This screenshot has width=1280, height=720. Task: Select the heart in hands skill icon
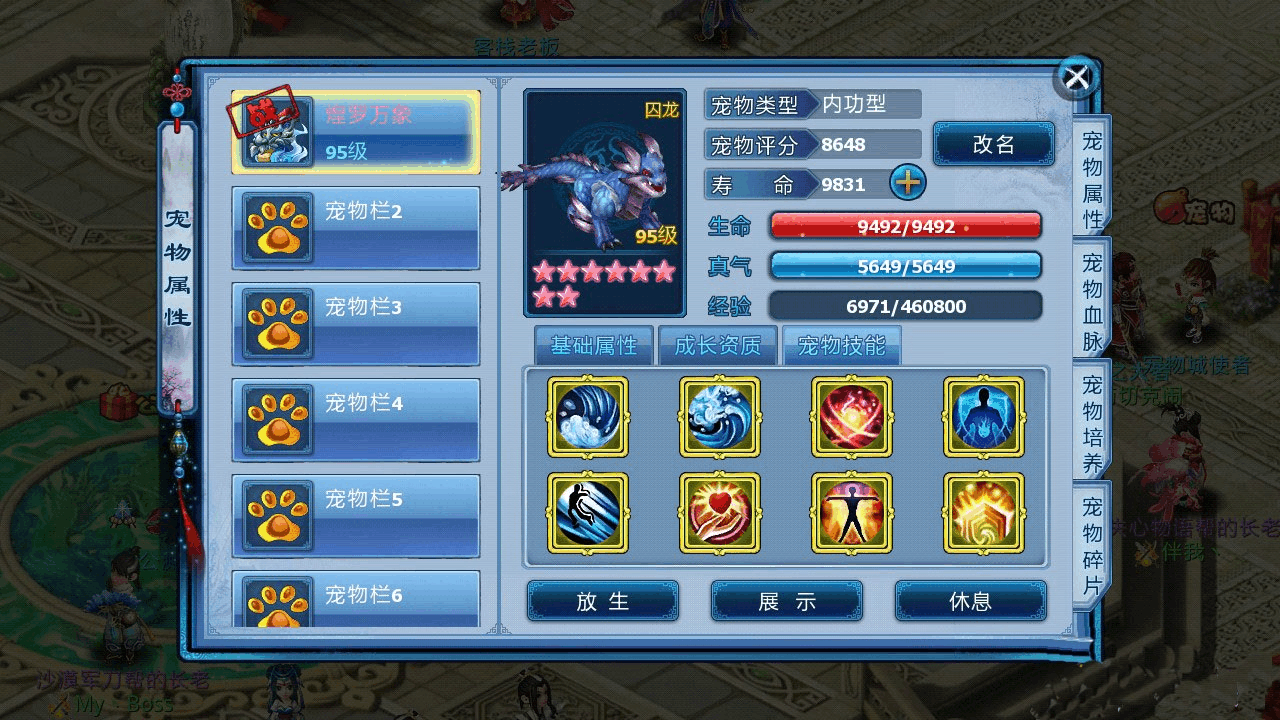pos(720,513)
